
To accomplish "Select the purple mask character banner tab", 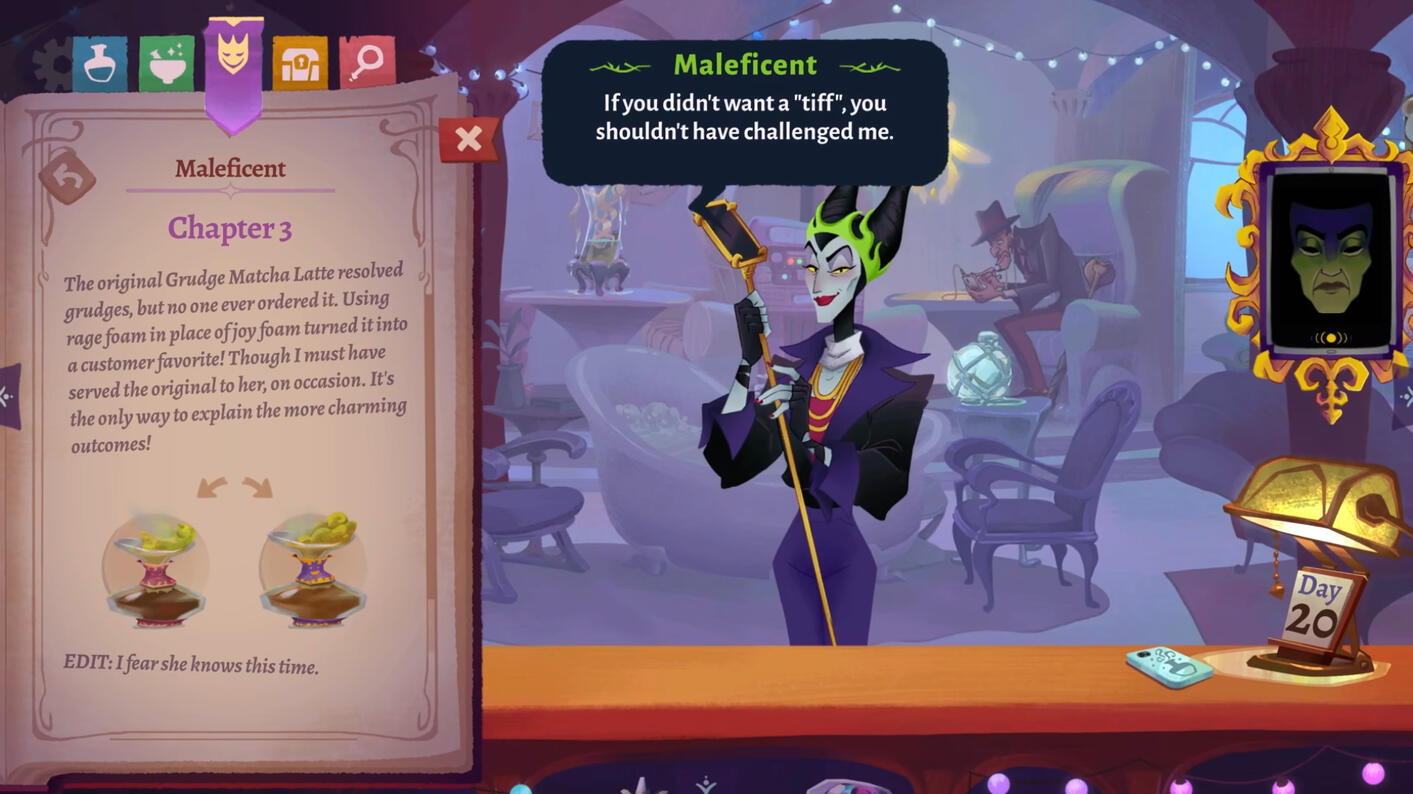I will tap(232, 60).
